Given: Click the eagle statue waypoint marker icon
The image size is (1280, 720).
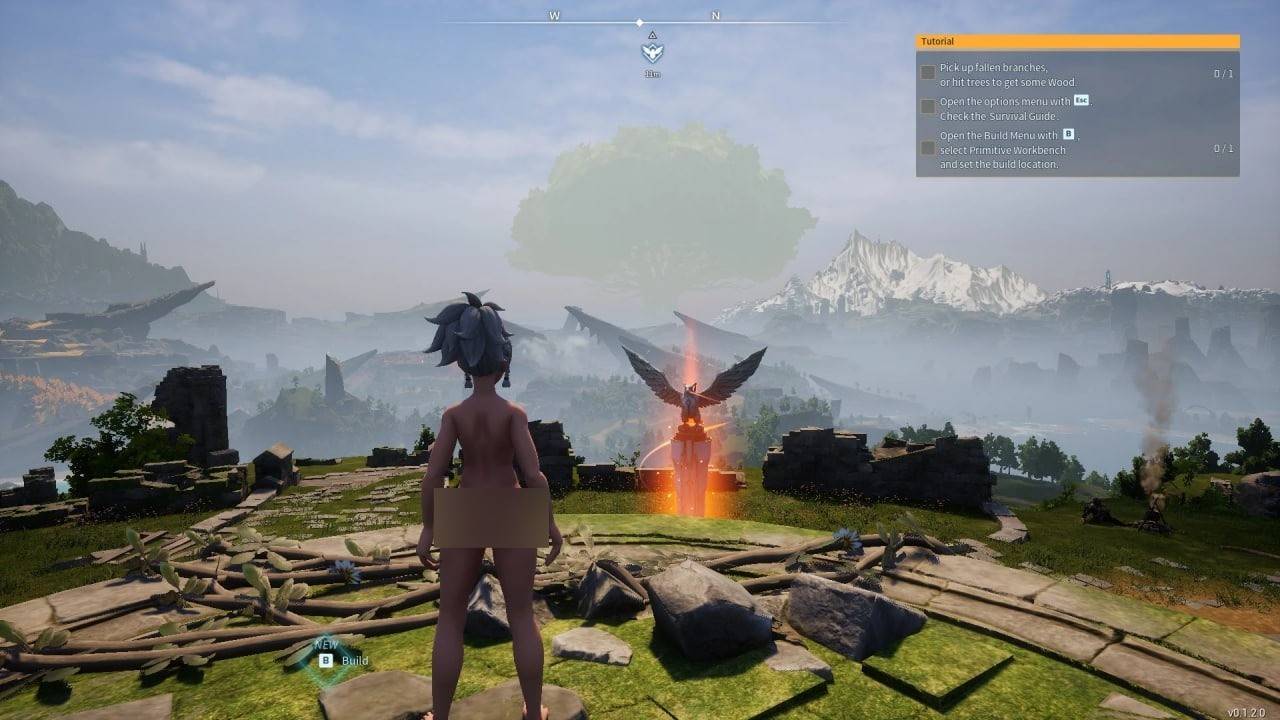Looking at the screenshot, I should (x=653, y=53).
